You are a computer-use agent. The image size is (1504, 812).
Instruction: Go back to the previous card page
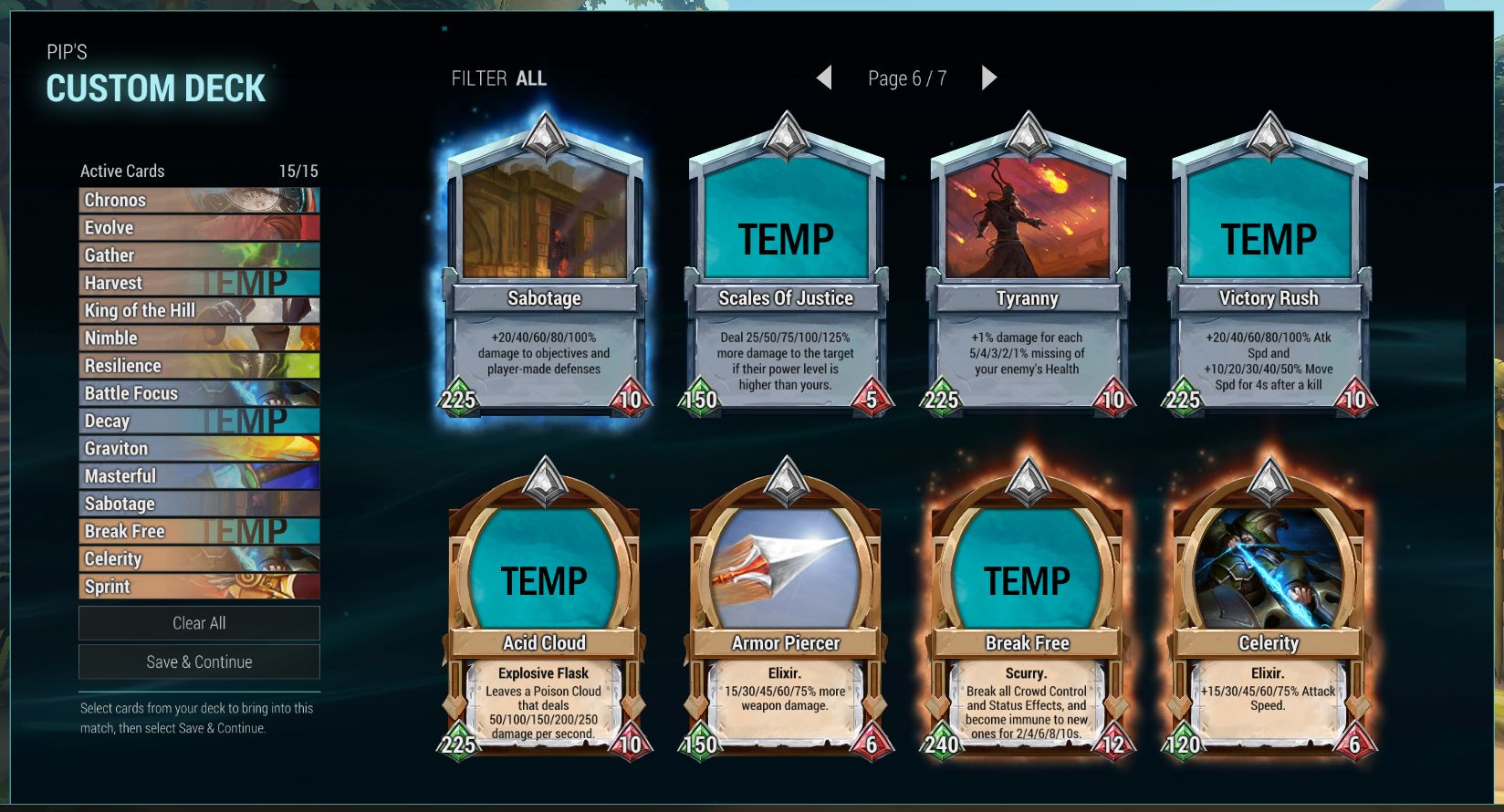pos(824,78)
